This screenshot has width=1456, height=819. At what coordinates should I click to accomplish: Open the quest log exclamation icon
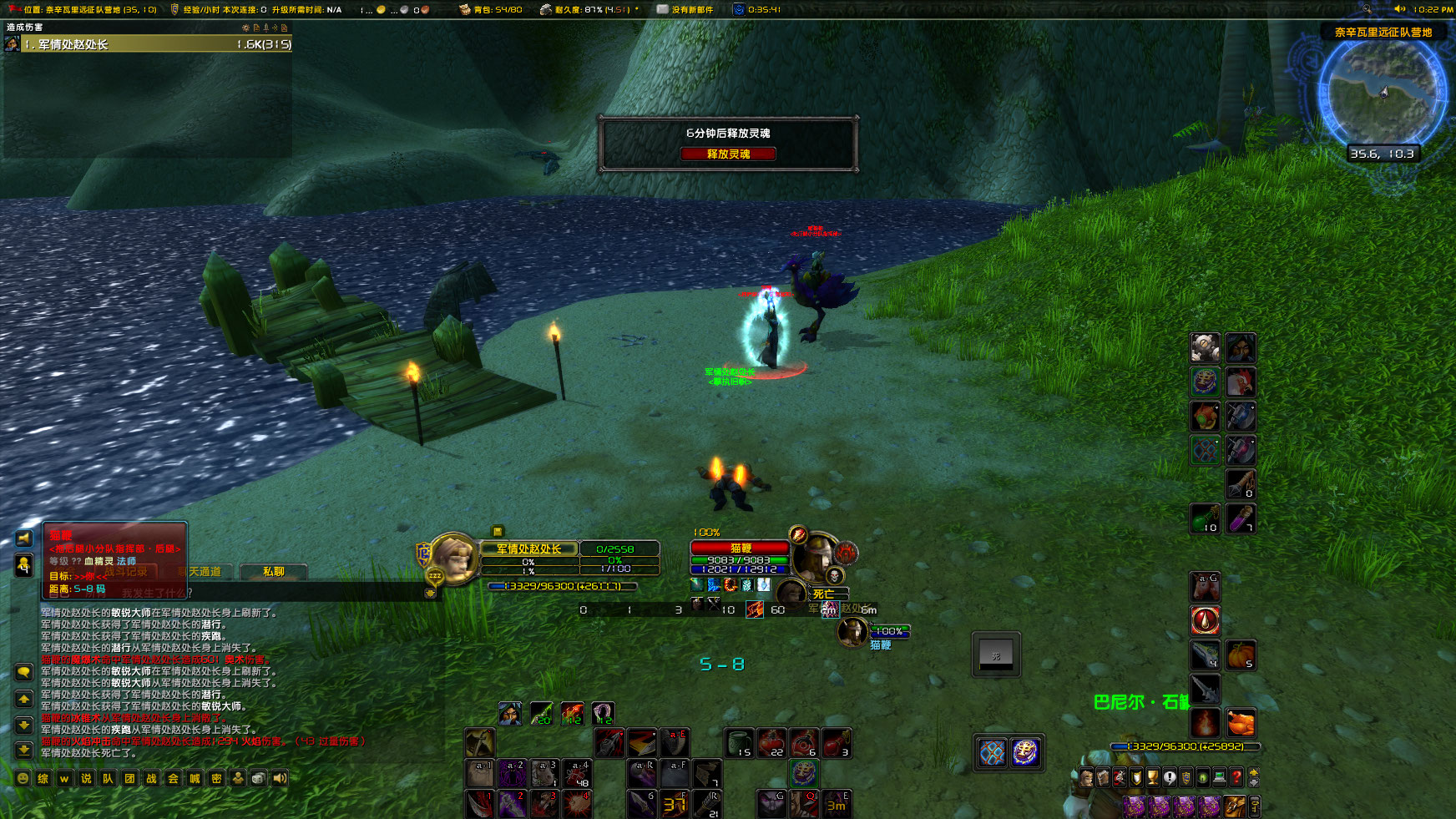1170,777
